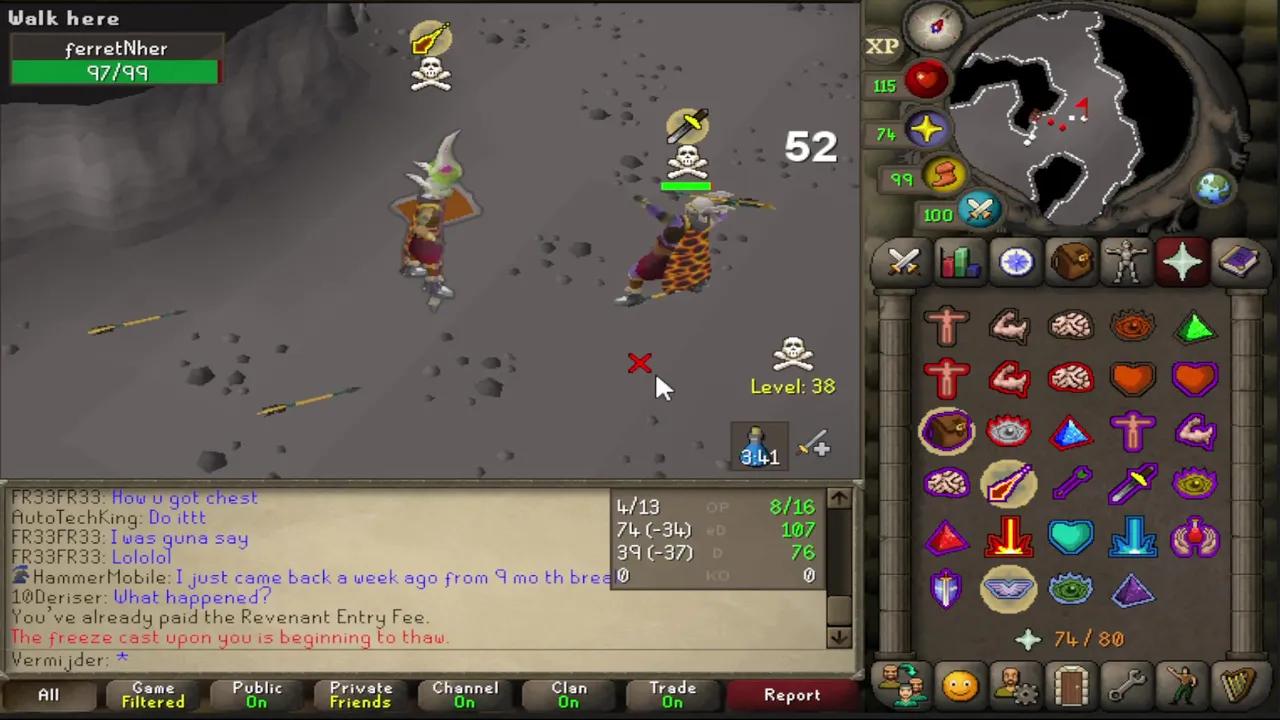1280x720 pixels.
Task: Activate the Augury prayer
Action: 1133,590
